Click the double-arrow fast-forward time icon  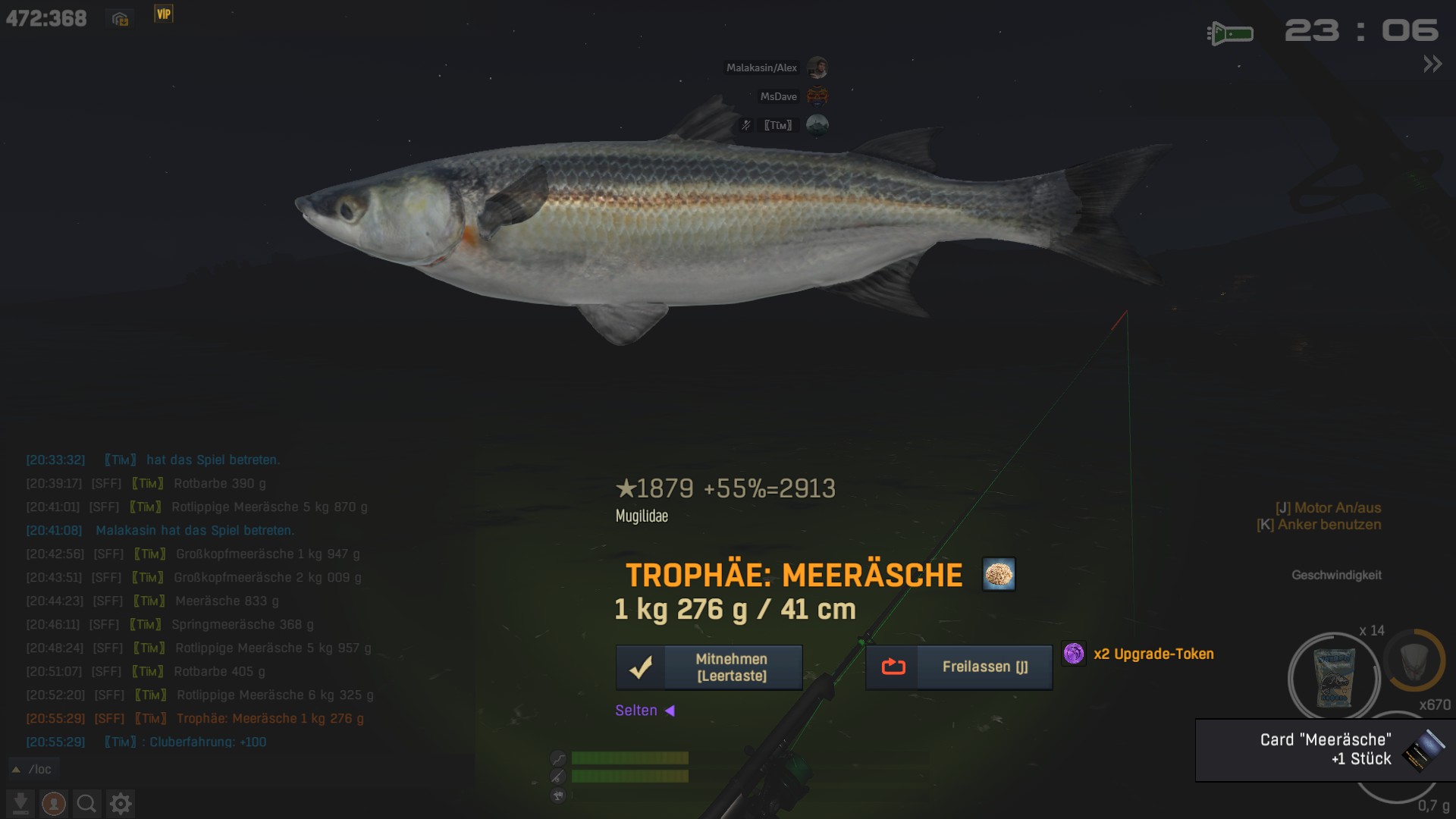coord(1432,64)
